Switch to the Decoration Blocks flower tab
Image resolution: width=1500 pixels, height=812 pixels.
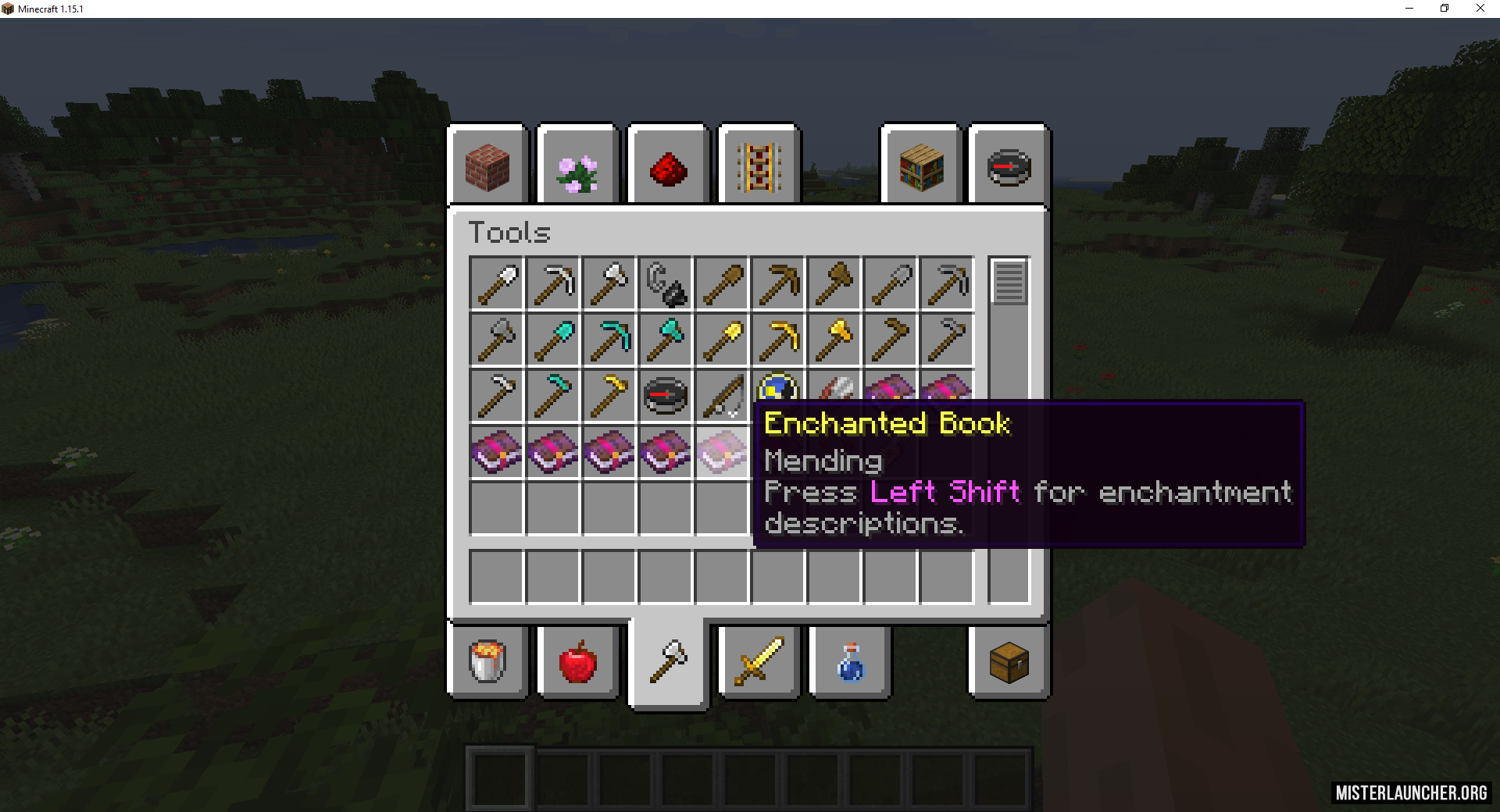[577, 166]
